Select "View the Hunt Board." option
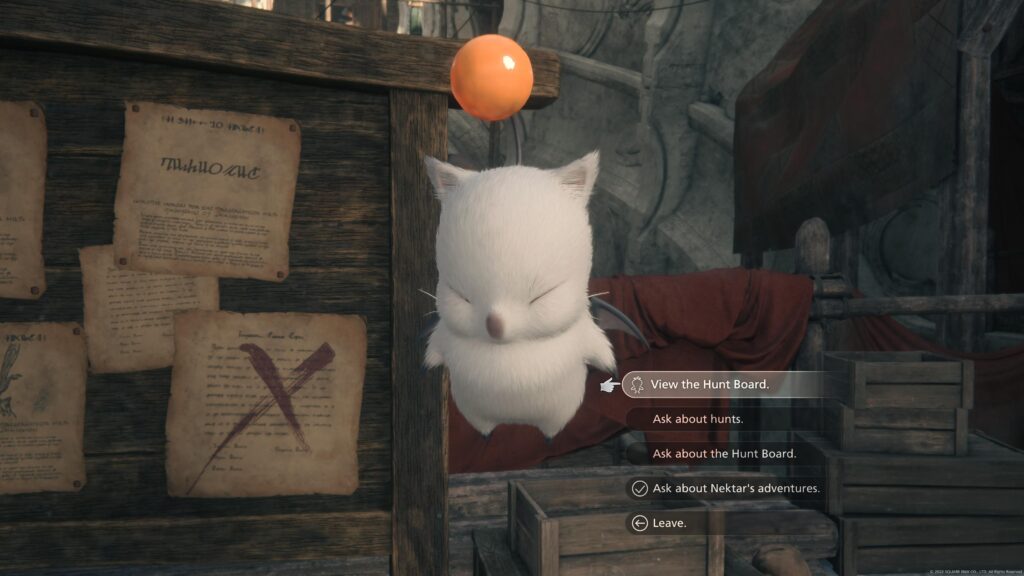 710,384
